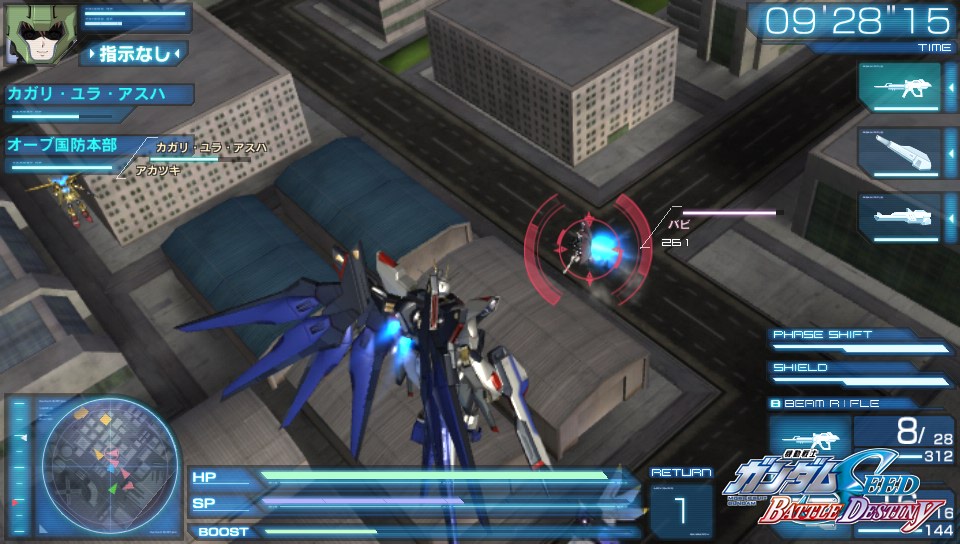Click the arrow beside the top weapon slot

[951, 88]
